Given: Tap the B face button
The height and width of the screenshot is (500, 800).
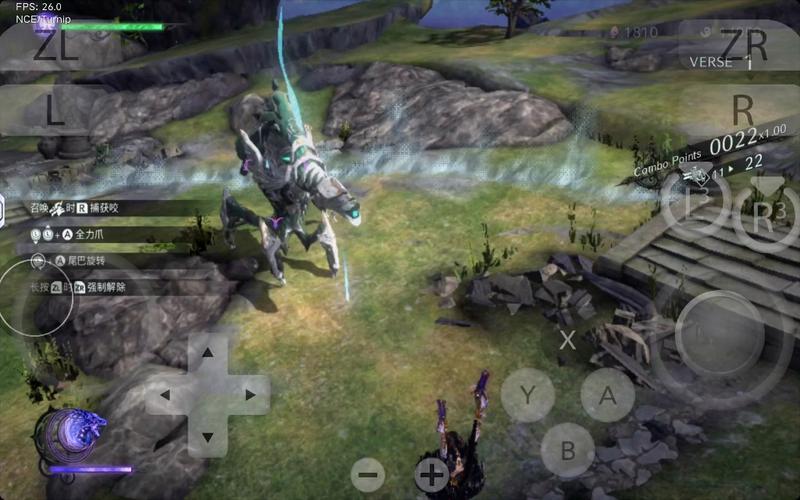Looking at the screenshot, I should [x=567, y=450].
